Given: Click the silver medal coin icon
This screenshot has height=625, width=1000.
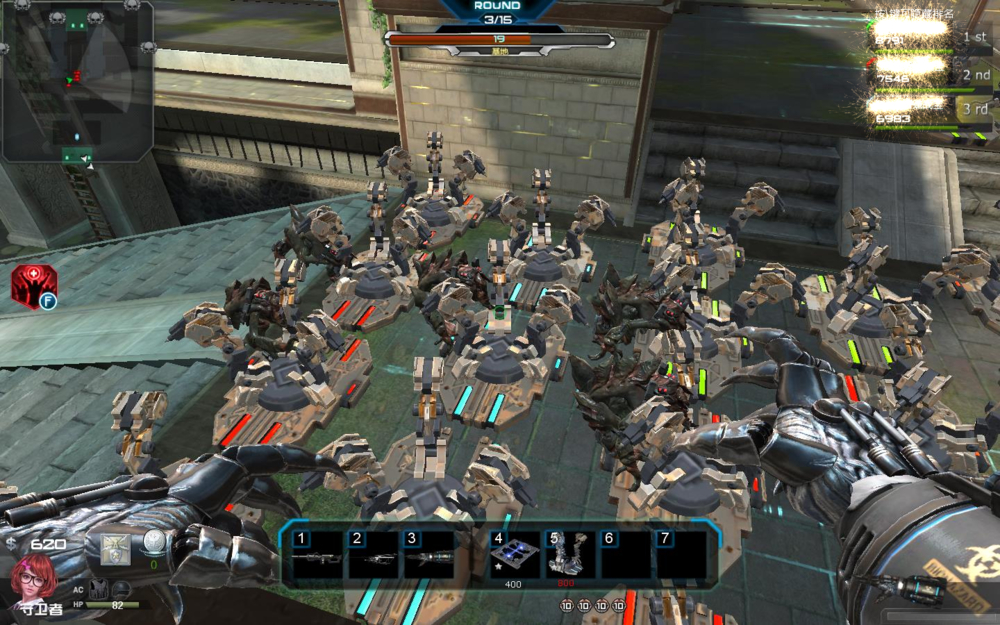Looking at the screenshot, I should pyautogui.click(x=154, y=543).
